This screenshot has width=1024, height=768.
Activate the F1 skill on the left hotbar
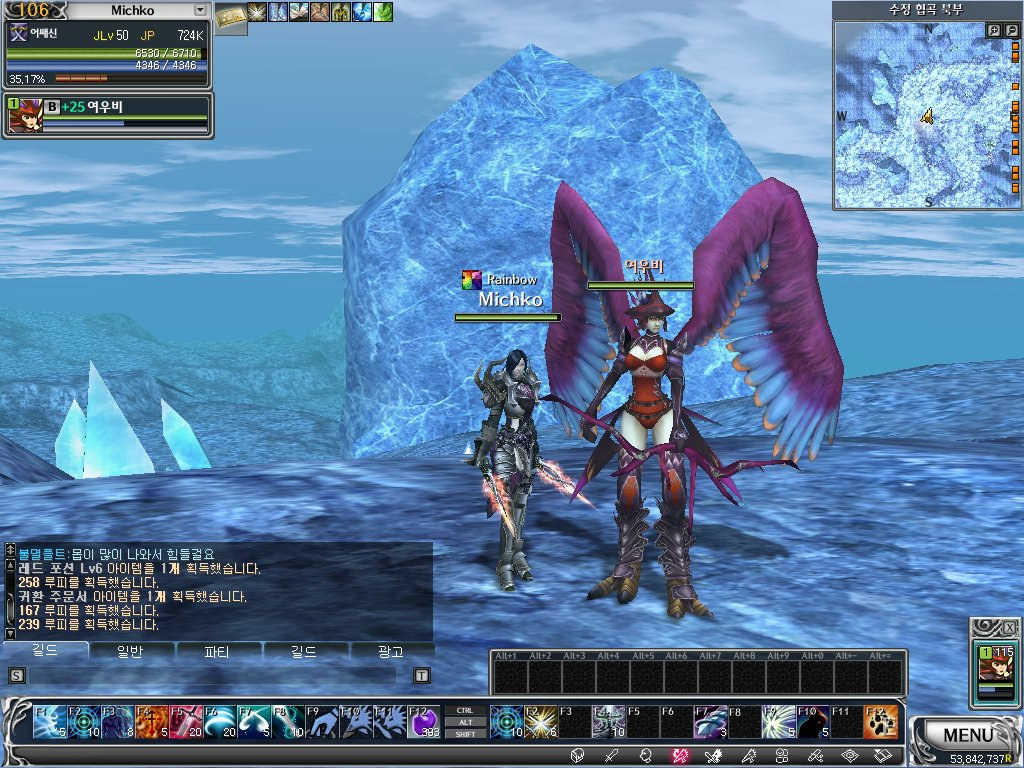[x=49, y=721]
